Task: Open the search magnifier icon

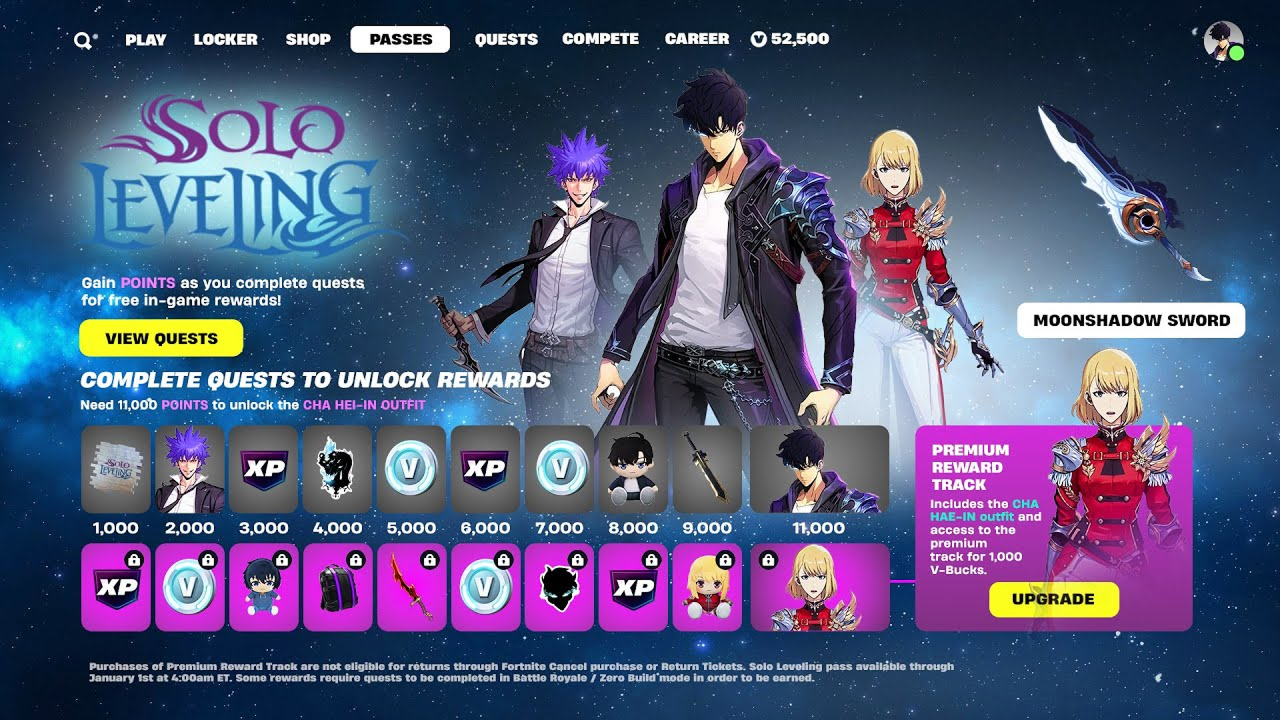Action: point(83,40)
